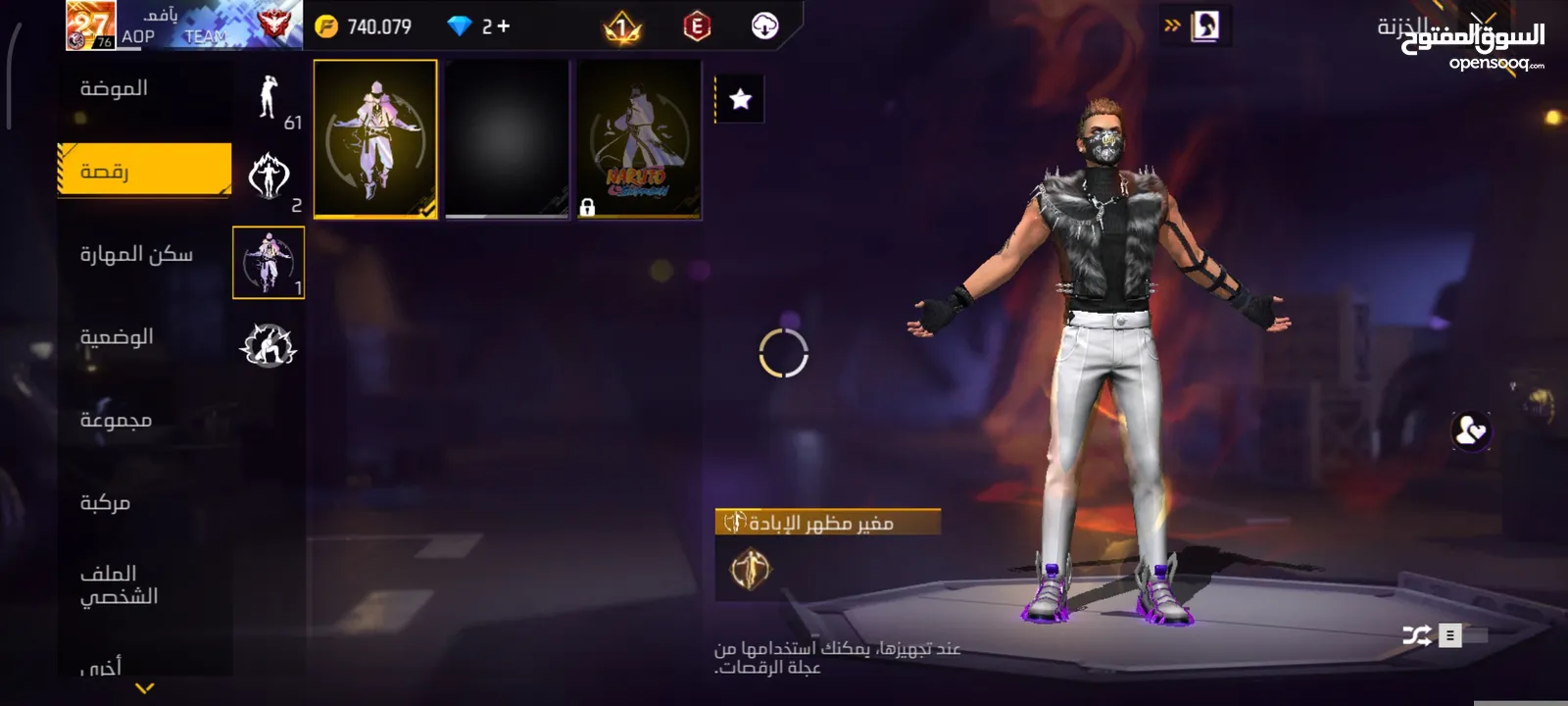Choose the مجموعة (Collection) category

coord(116,420)
